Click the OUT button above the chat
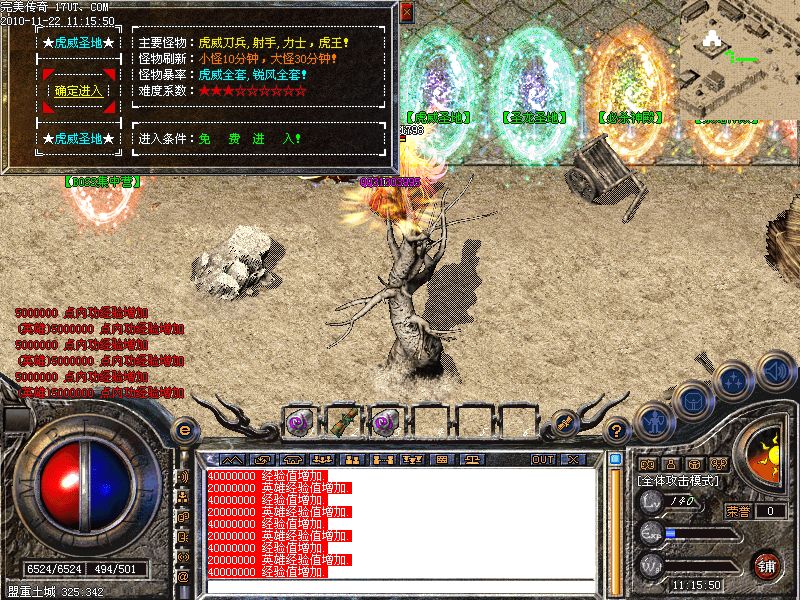 (543, 459)
